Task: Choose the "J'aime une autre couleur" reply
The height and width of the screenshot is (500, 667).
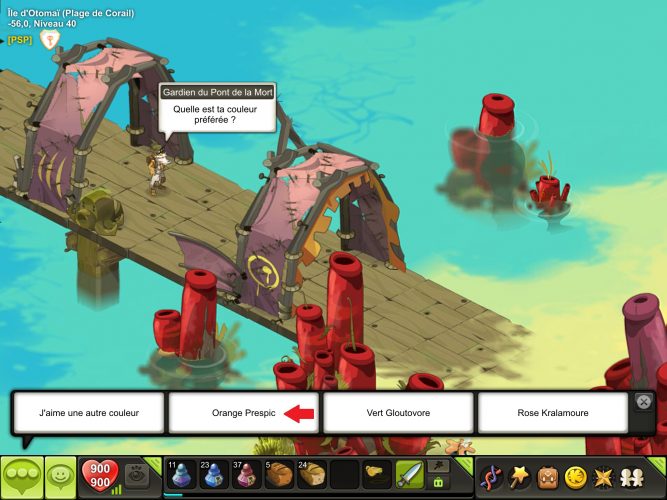Action: point(88,412)
